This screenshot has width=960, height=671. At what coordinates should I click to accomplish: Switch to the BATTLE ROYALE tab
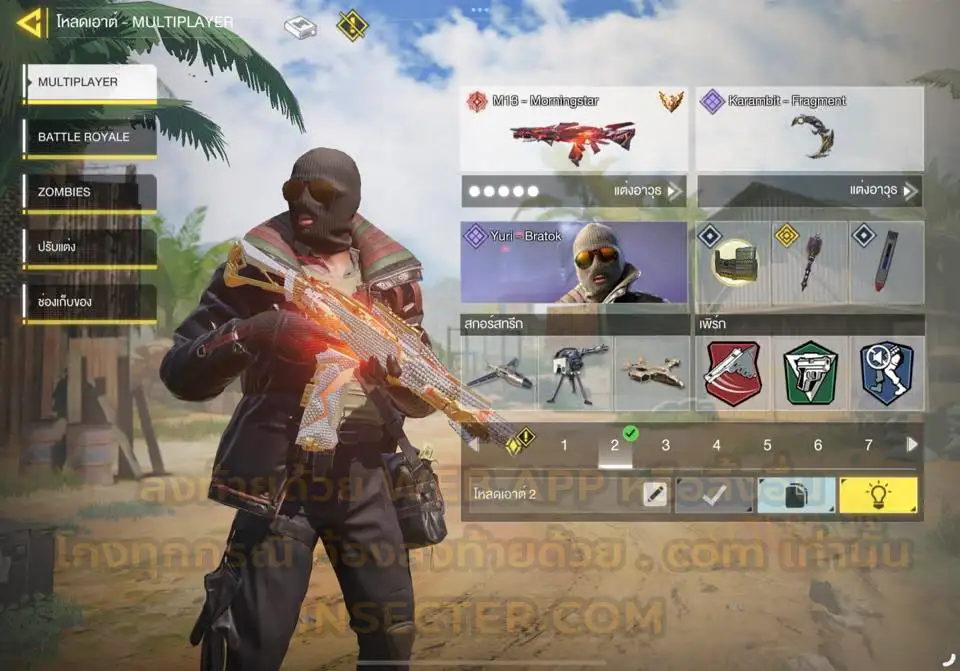pos(91,138)
